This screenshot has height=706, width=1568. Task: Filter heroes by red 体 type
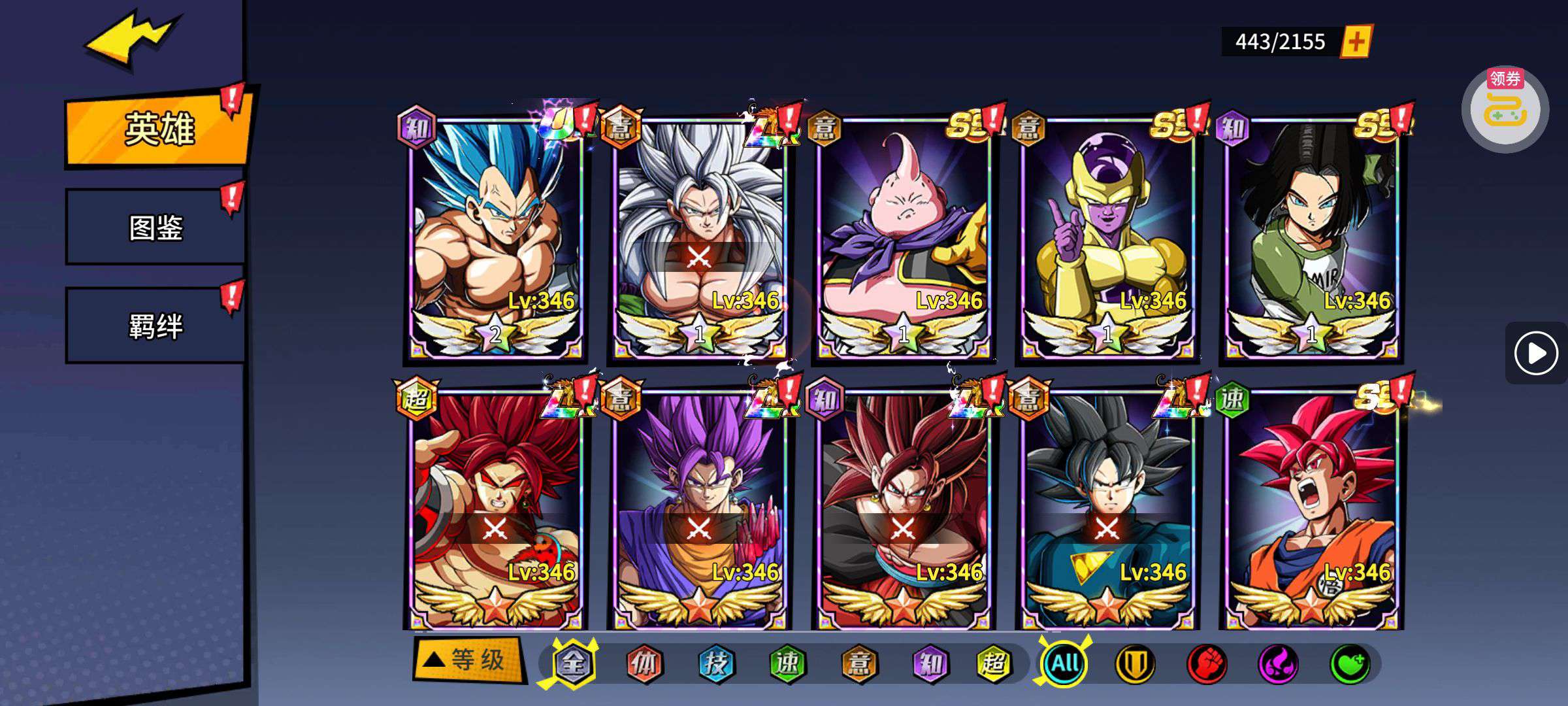[644, 664]
